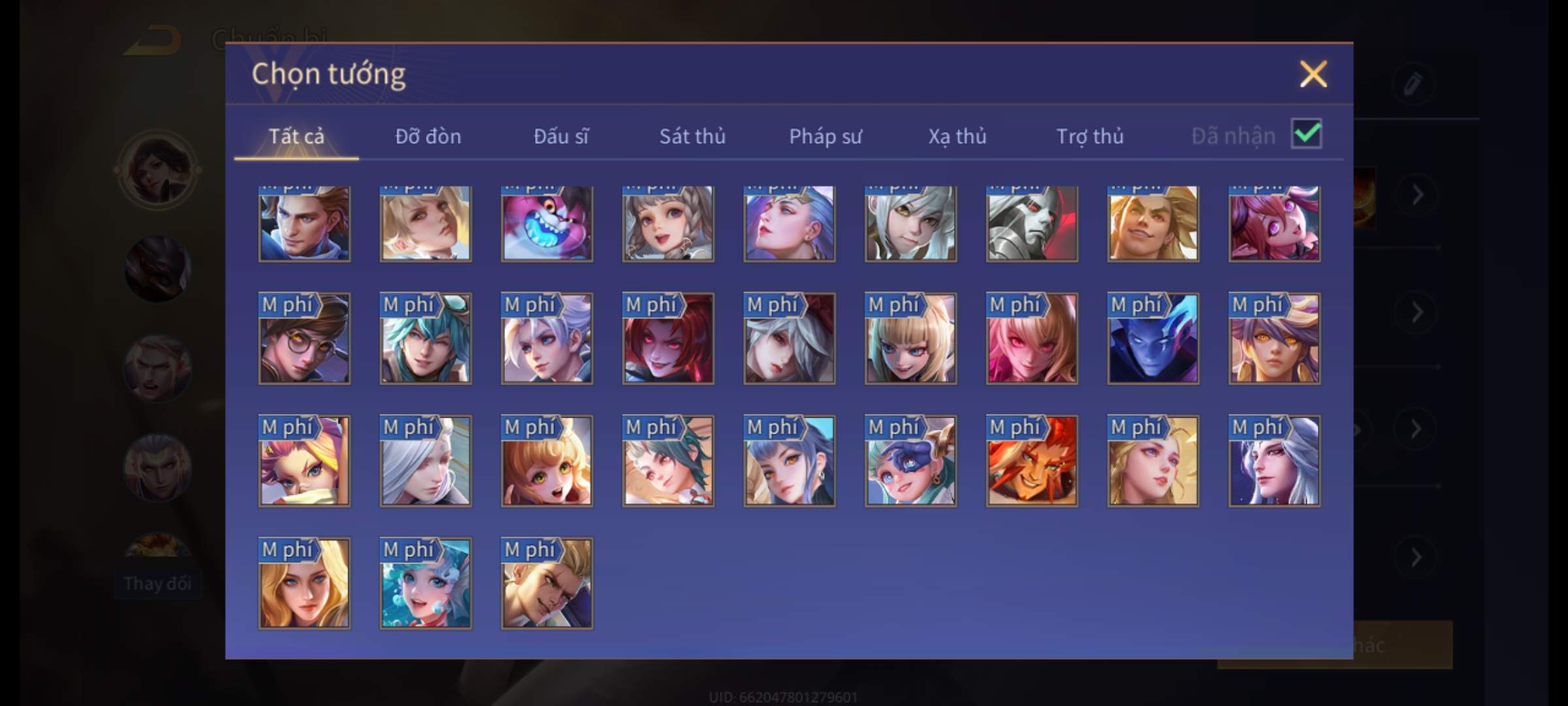Choose the blue-skinned dark hooded hero

[x=1153, y=339]
